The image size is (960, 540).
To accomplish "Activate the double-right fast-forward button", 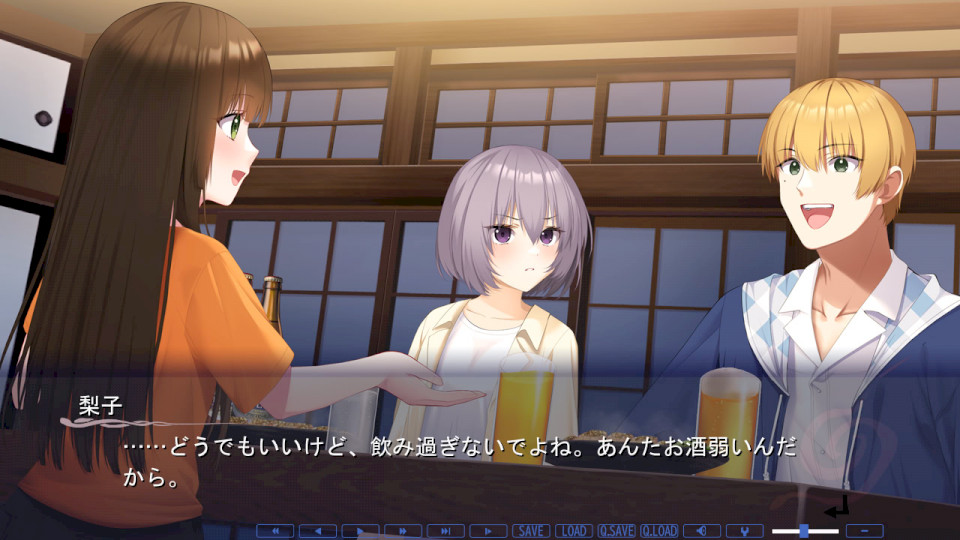I will 403,531.
